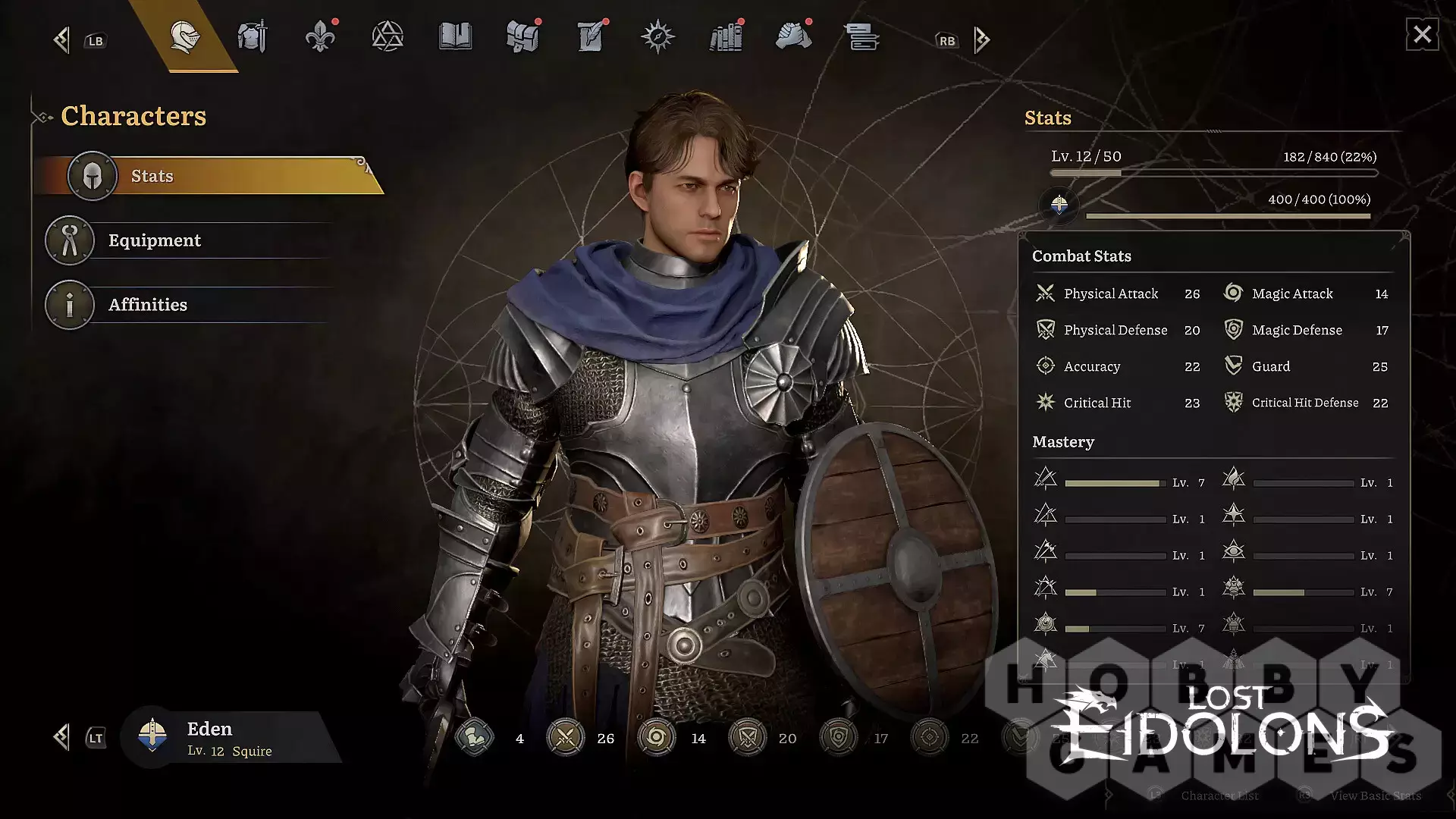Open the treasure chest tab
Image resolution: width=1456 pixels, height=819 pixels.
[x=522, y=36]
